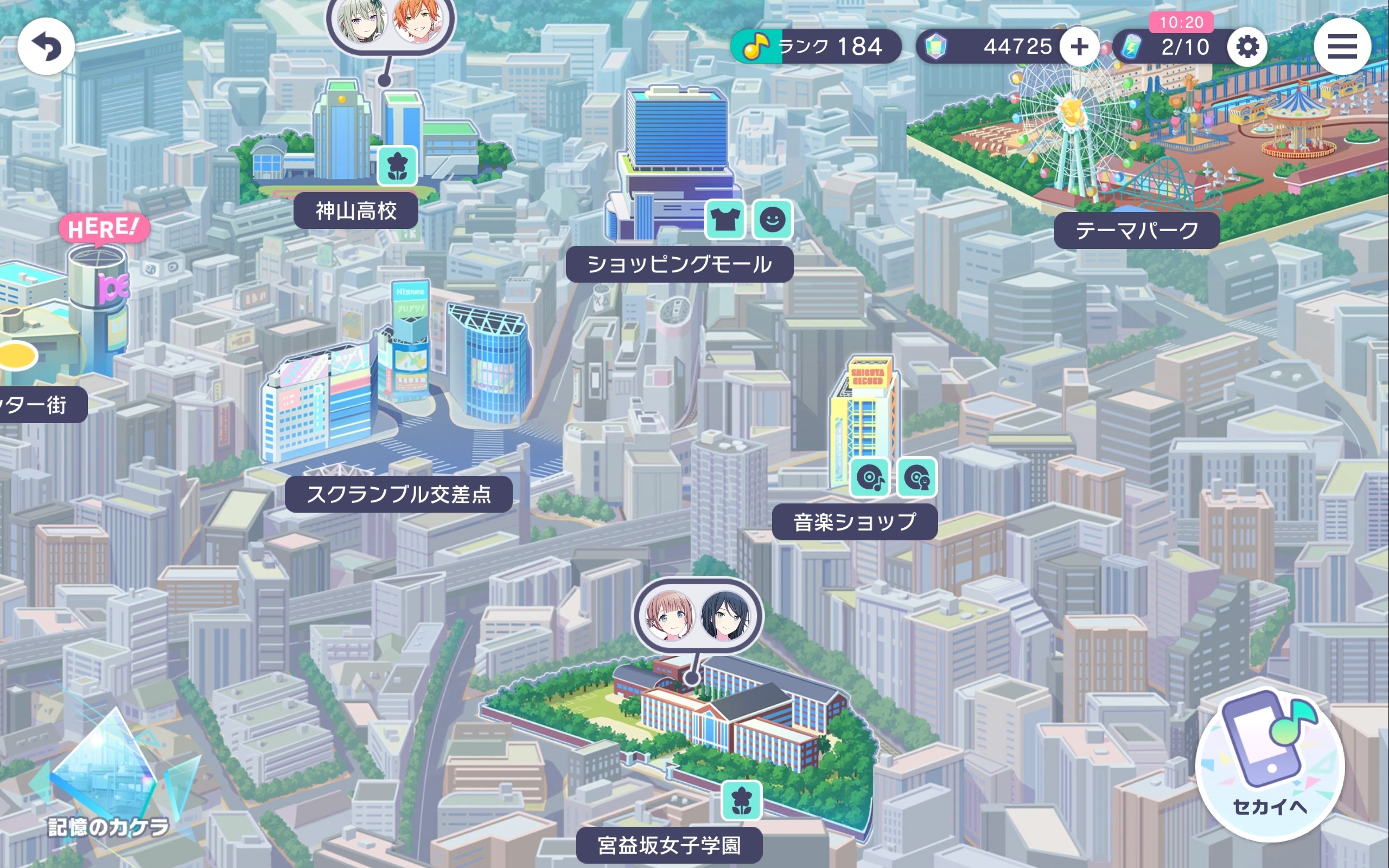Open the settings gear icon

pyautogui.click(x=1250, y=47)
